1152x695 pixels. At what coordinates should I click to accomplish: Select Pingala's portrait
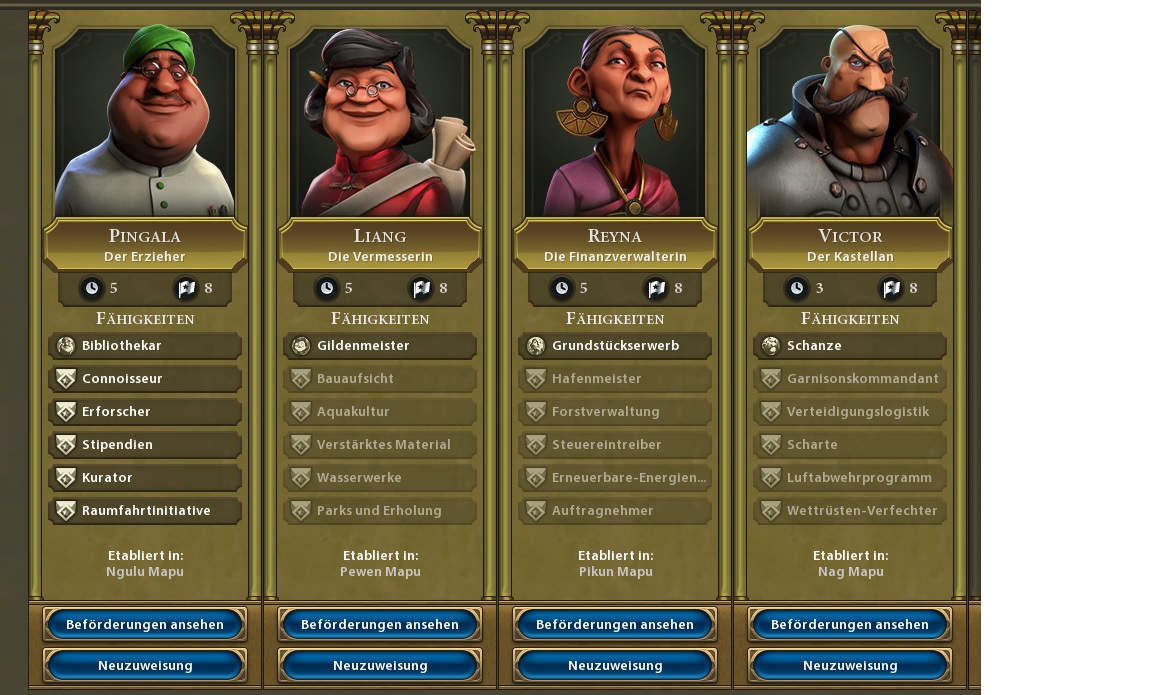coord(145,122)
